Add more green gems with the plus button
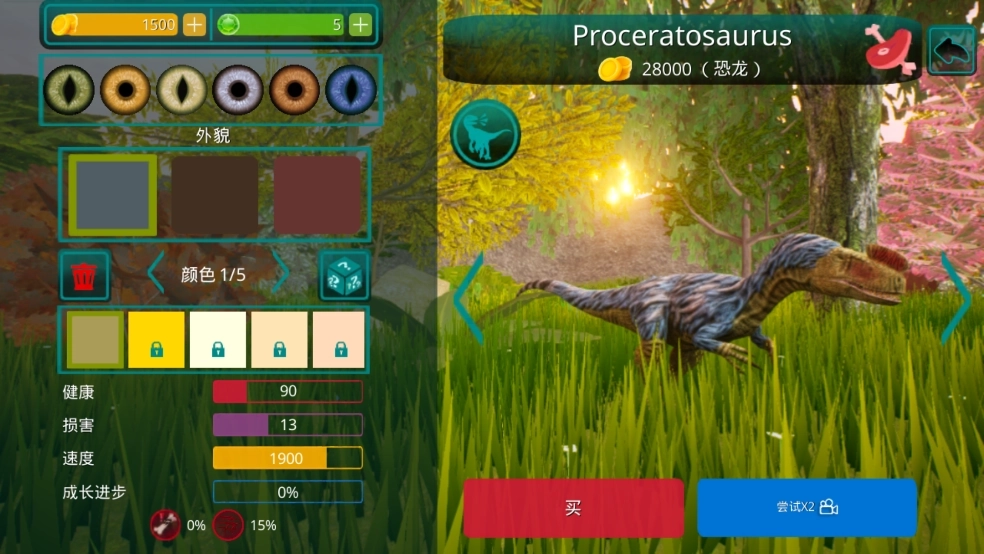This screenshot has width=984, height=554. click(360, 25)
